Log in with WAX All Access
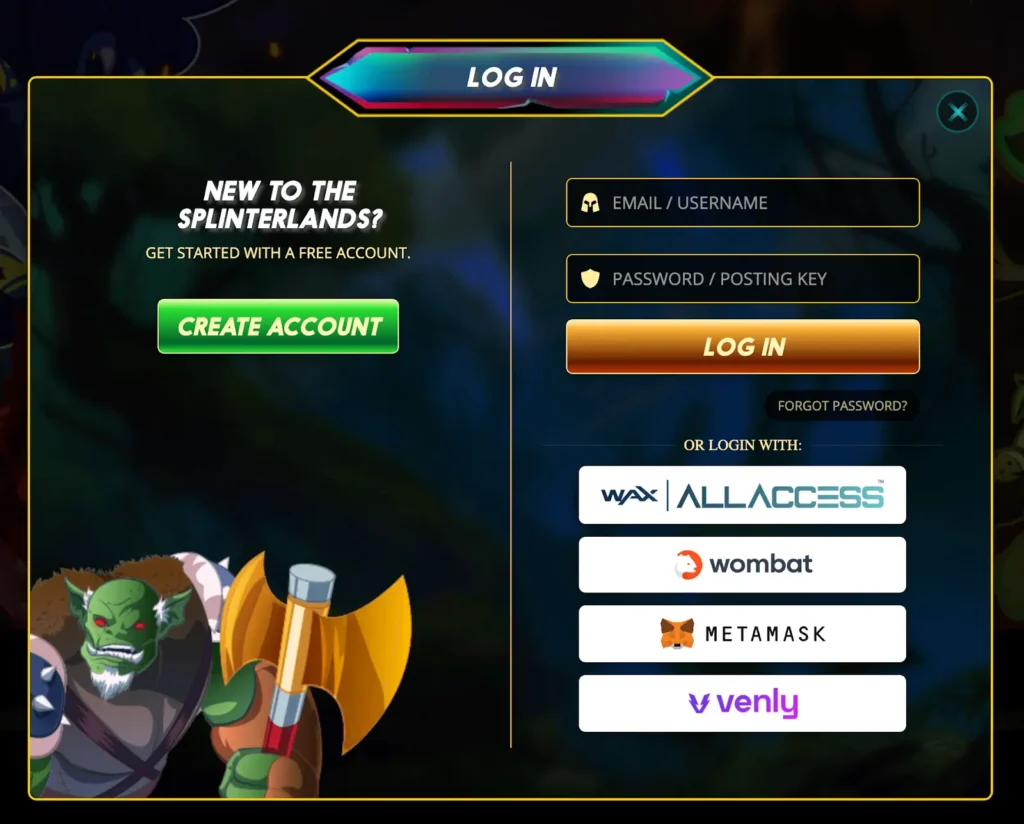 (742, 495)
